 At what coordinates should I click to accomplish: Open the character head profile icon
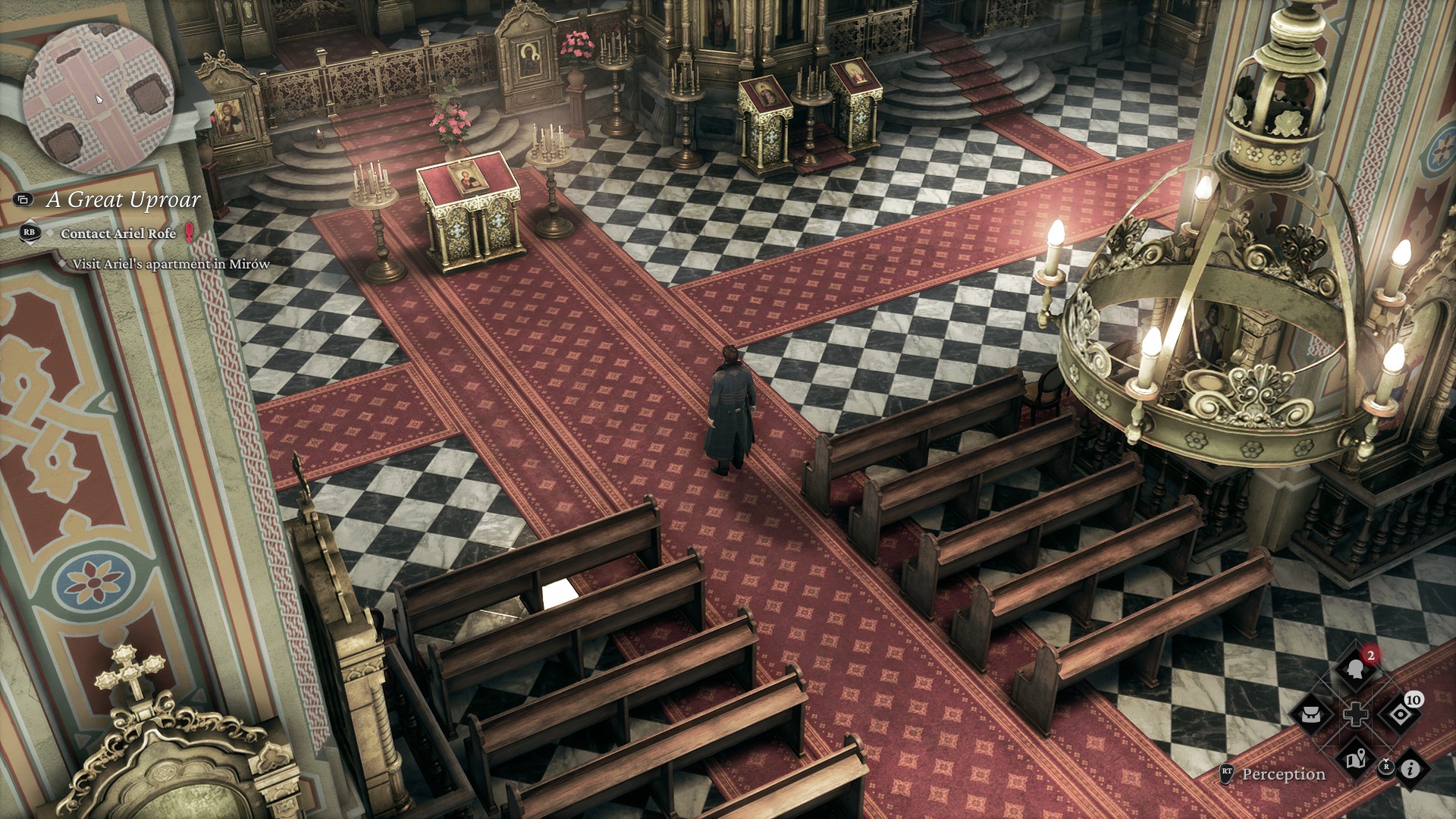[1356, 669]
